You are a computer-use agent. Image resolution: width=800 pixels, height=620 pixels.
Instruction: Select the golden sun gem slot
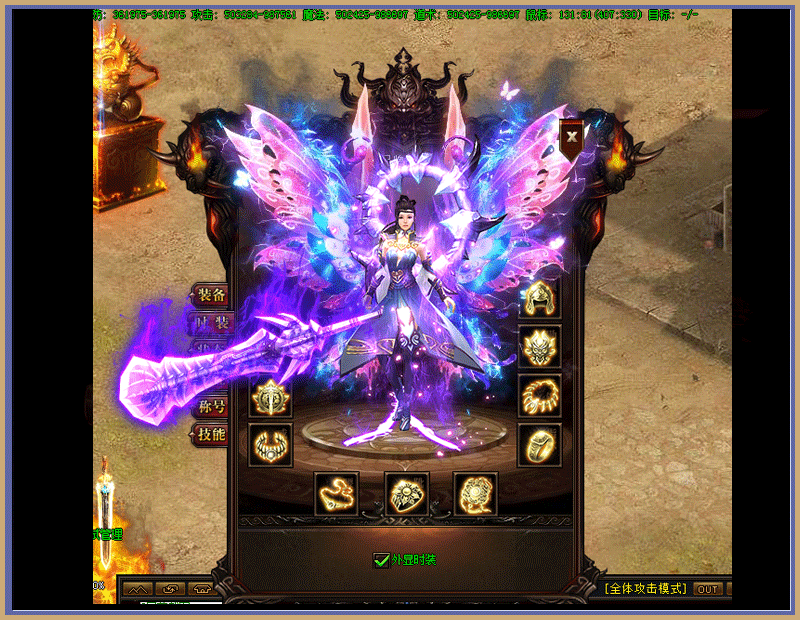(407, 493)
